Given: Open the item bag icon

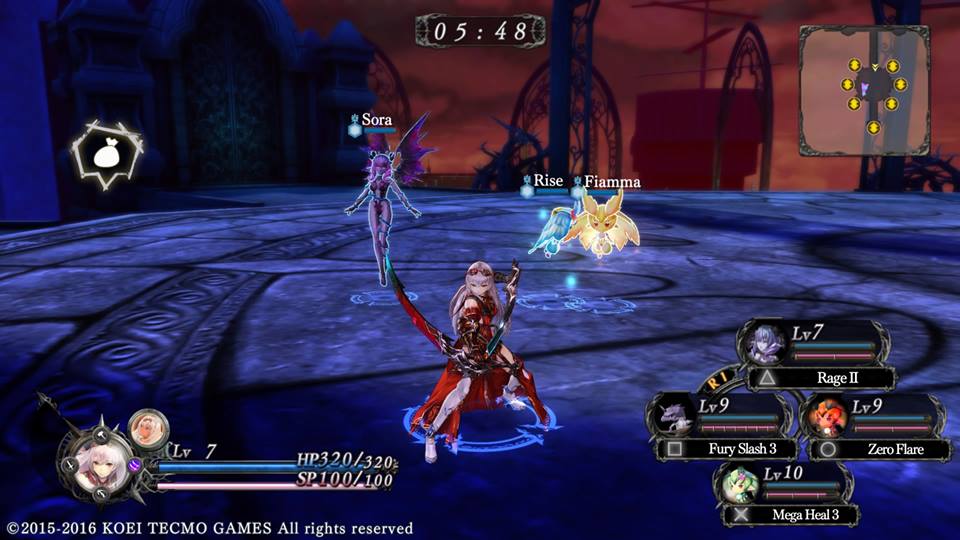Looking at the screenshot, I should 106,153.
